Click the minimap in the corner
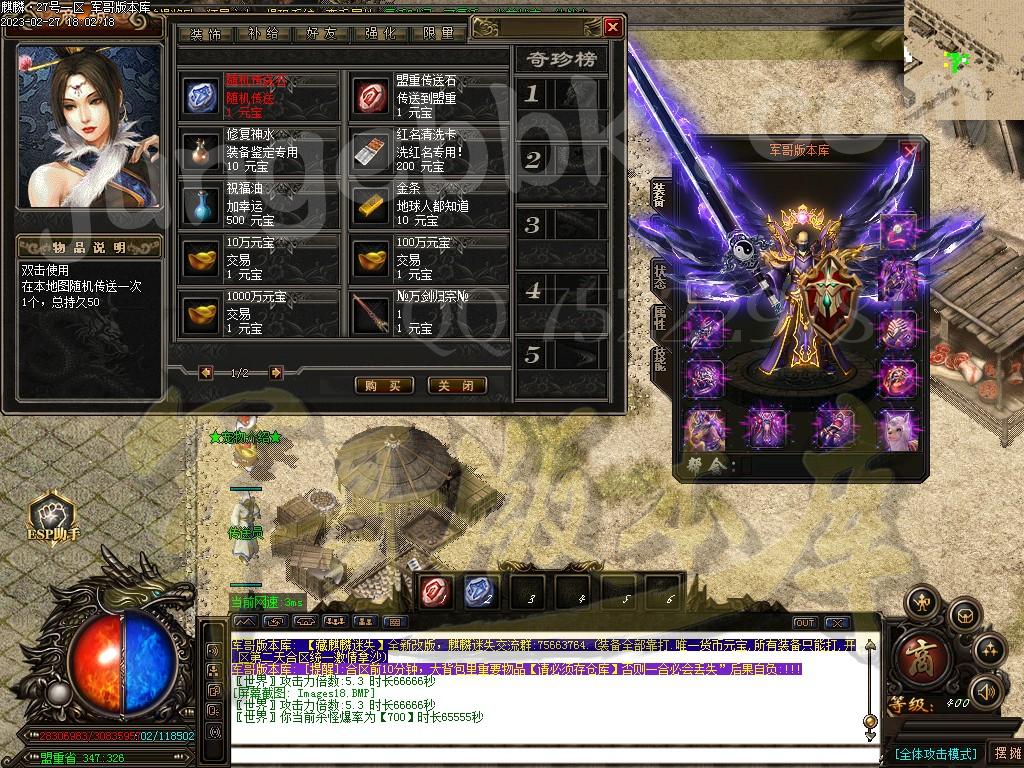Screen dimensions: 1024x768 tap(964, 60)
